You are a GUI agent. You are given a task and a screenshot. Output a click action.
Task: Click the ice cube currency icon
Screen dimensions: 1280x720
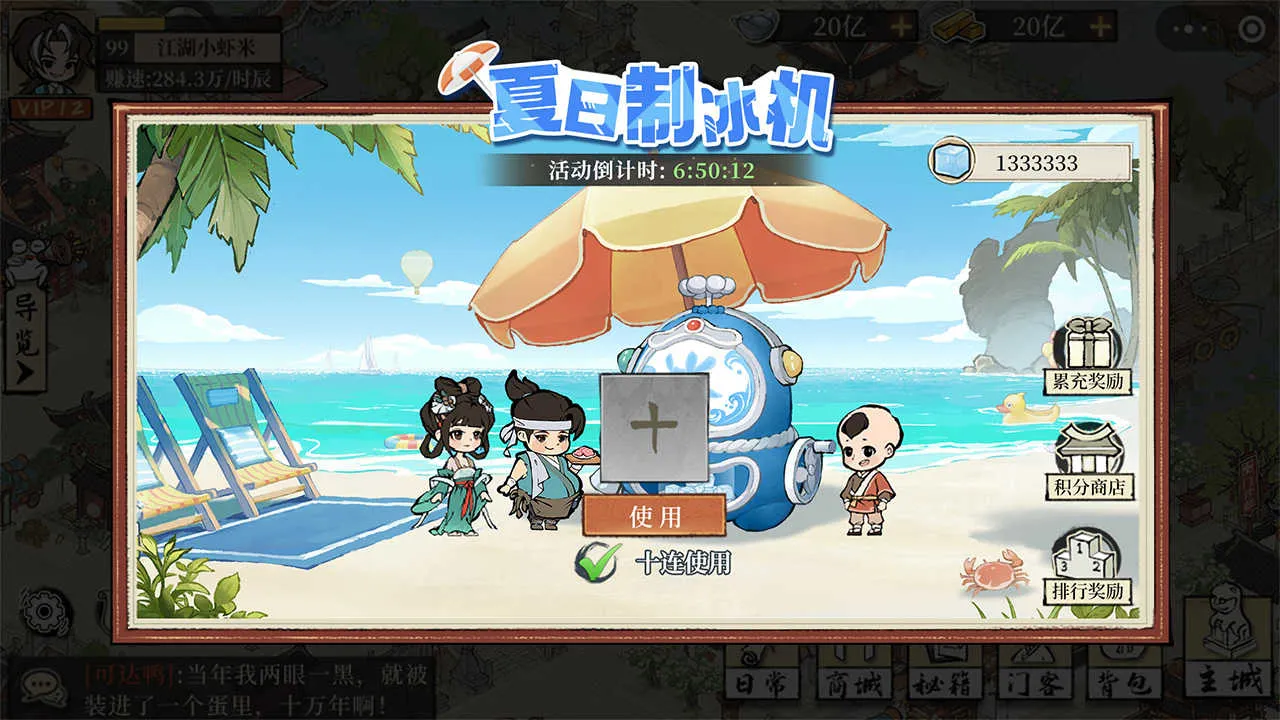pos(950,162)
